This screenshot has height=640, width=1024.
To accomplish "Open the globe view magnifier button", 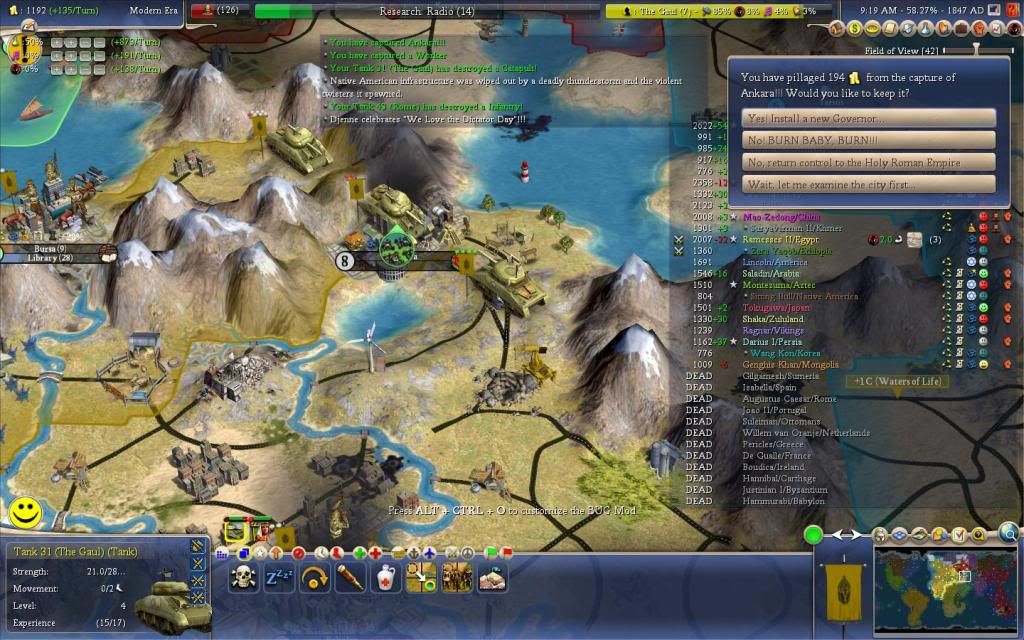I will tap(1009, 533).
